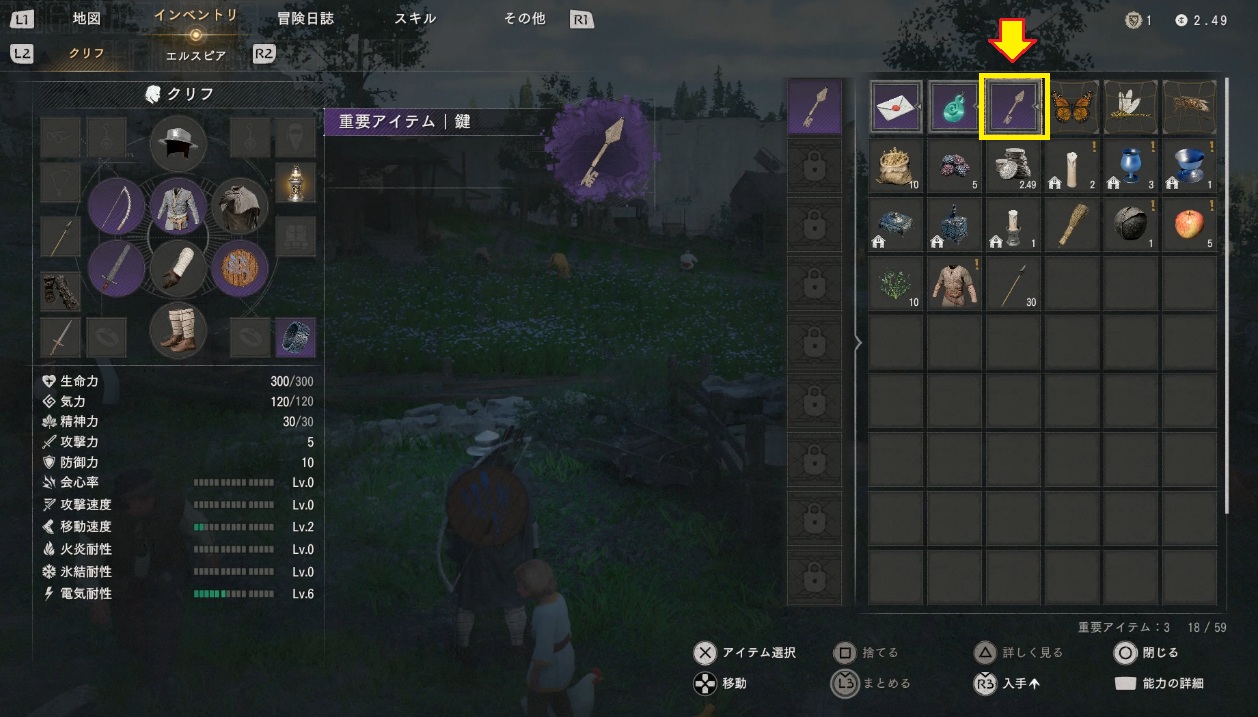Switch character to エルスピア

point(196,55)
